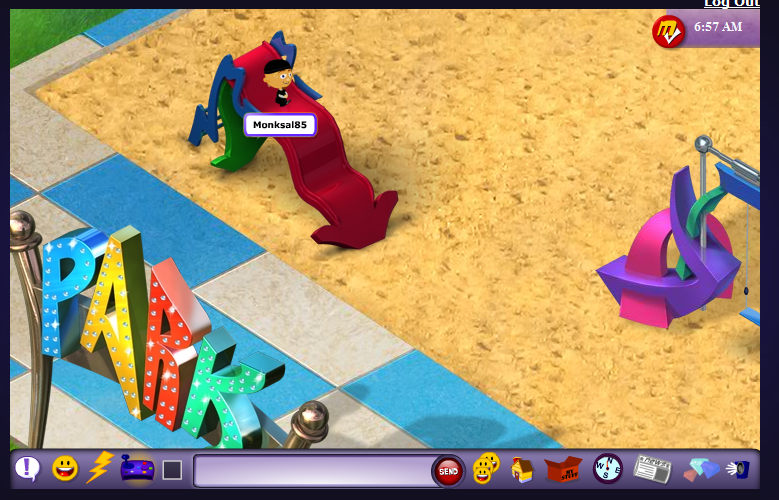Select the Monksal85 player name tag

click(280, 125)
